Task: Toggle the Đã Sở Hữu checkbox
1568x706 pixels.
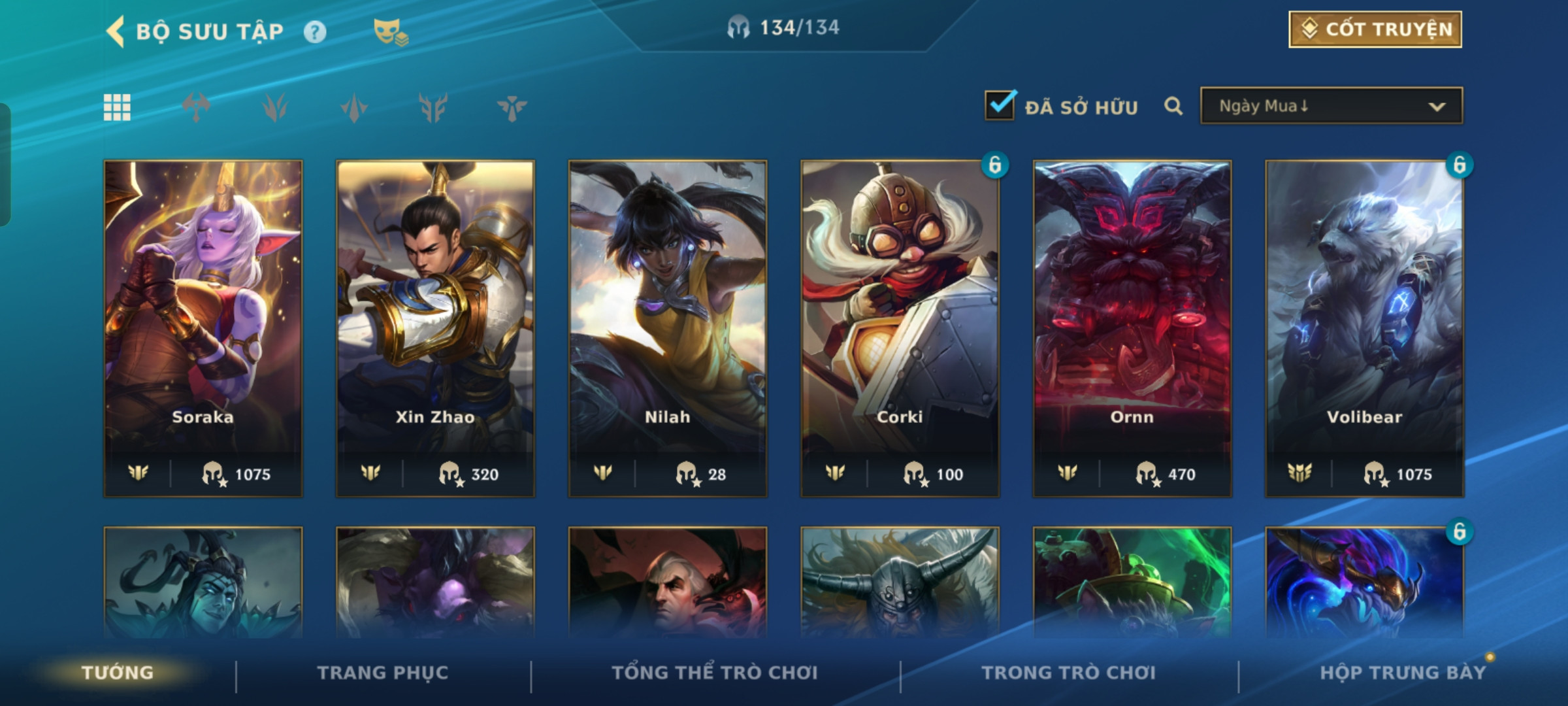Action: 1000,105
